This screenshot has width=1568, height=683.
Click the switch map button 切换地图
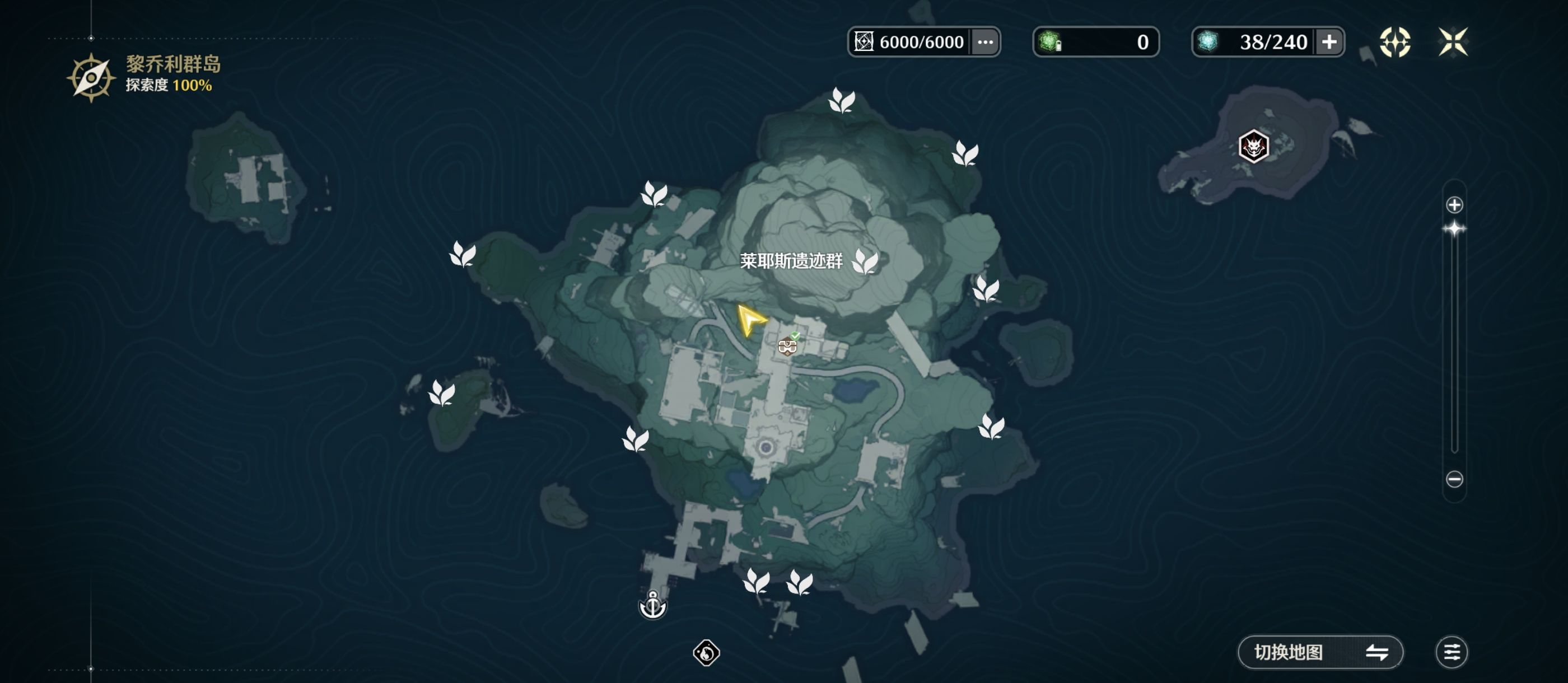pyautogui.click(x=1320, y=652)
